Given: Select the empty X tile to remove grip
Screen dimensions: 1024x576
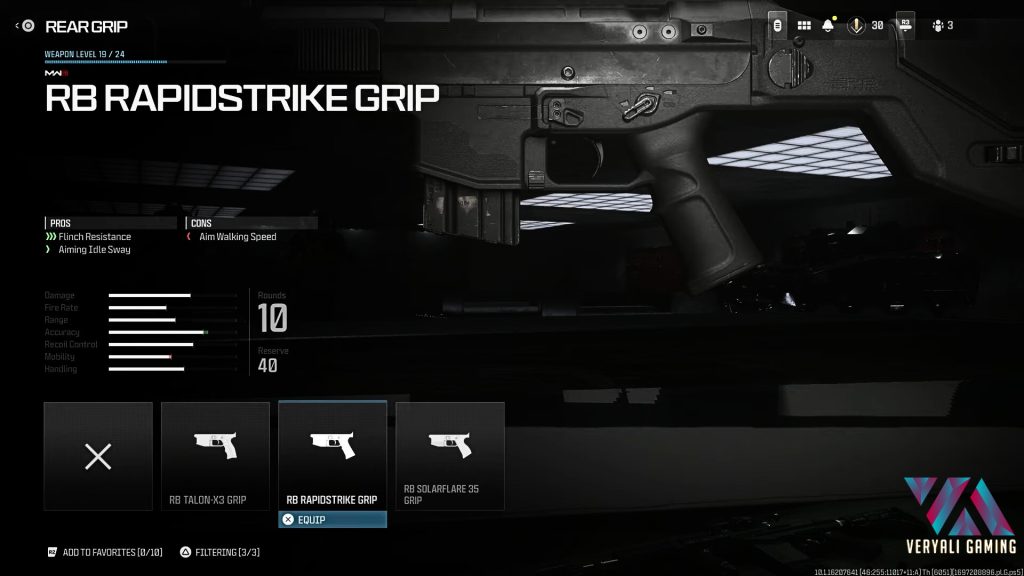Looking at the screenshot, I should pos(98,456).
